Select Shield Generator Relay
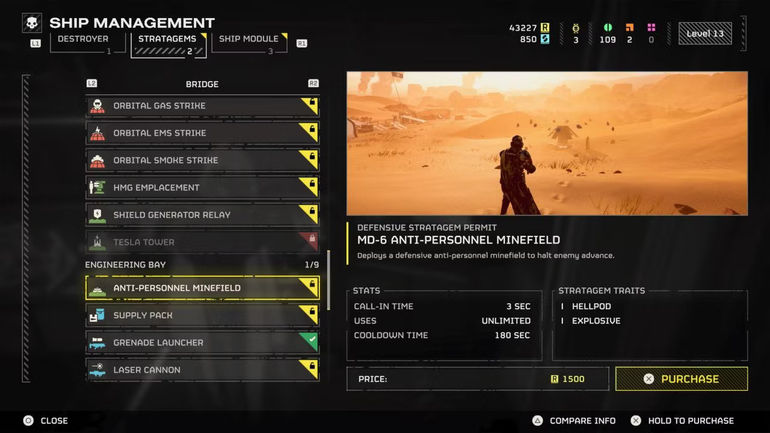This screenshot has height=433, width=770. (x=202, y=214)
